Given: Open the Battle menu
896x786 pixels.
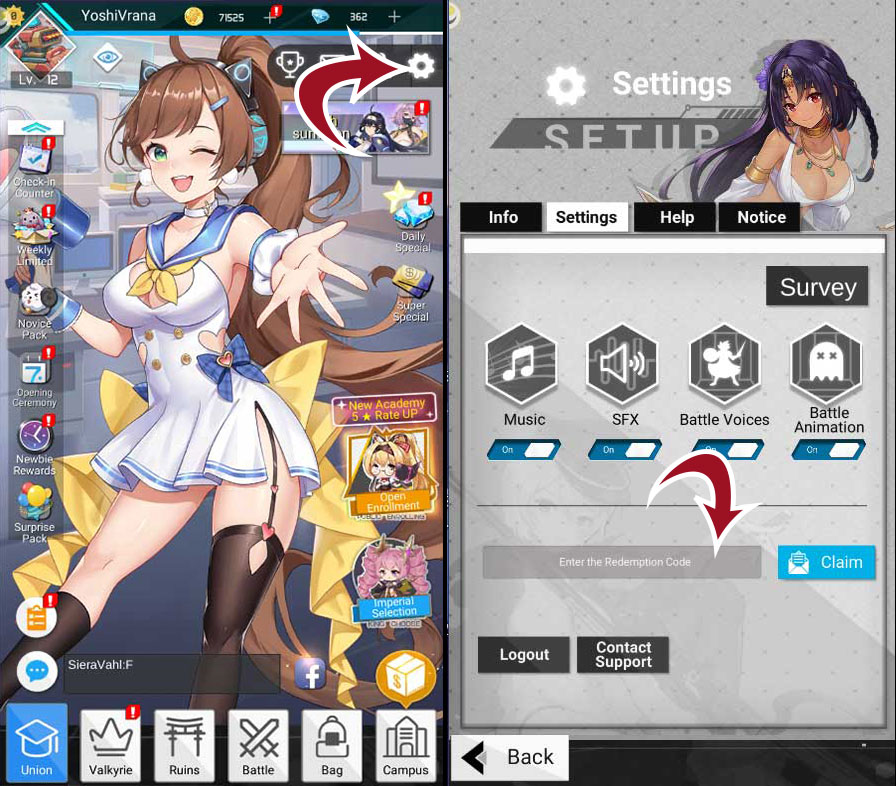Looking at the screenshot, I should 258,744.
